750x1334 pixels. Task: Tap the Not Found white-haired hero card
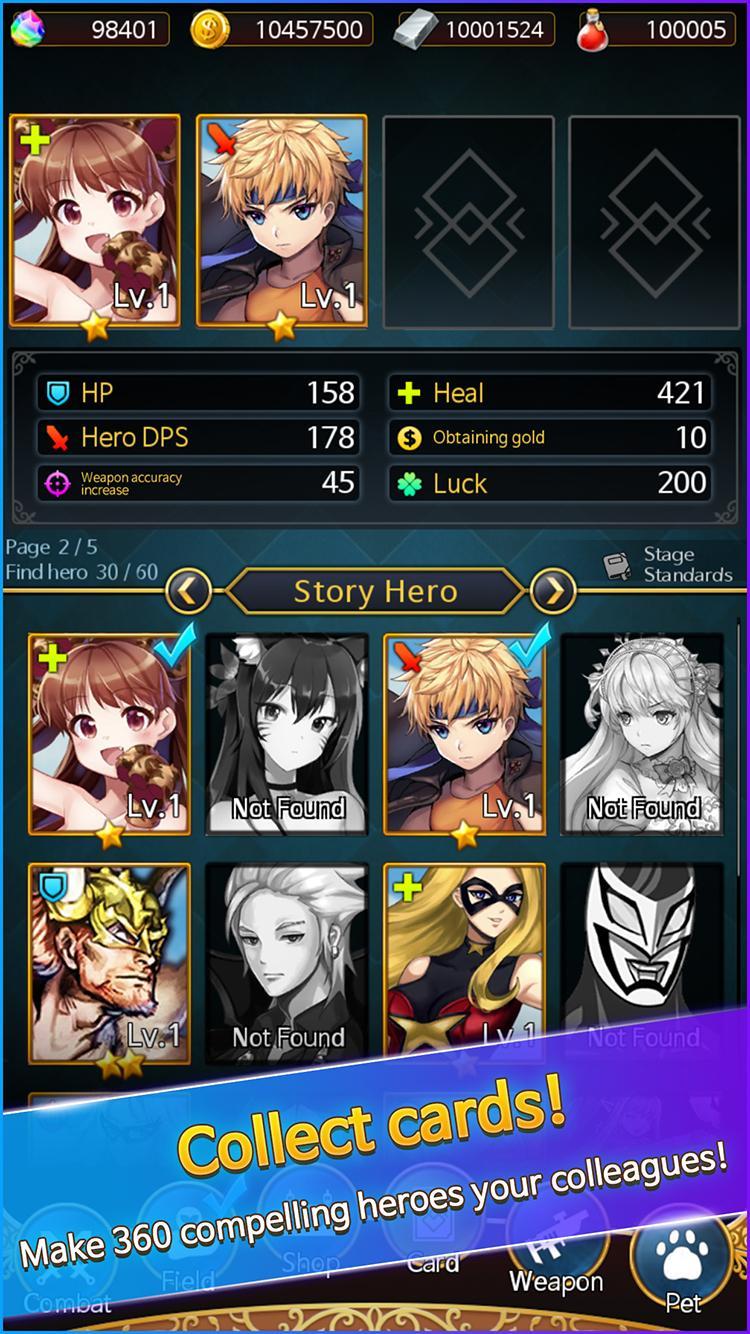click(x=287, y=964)
